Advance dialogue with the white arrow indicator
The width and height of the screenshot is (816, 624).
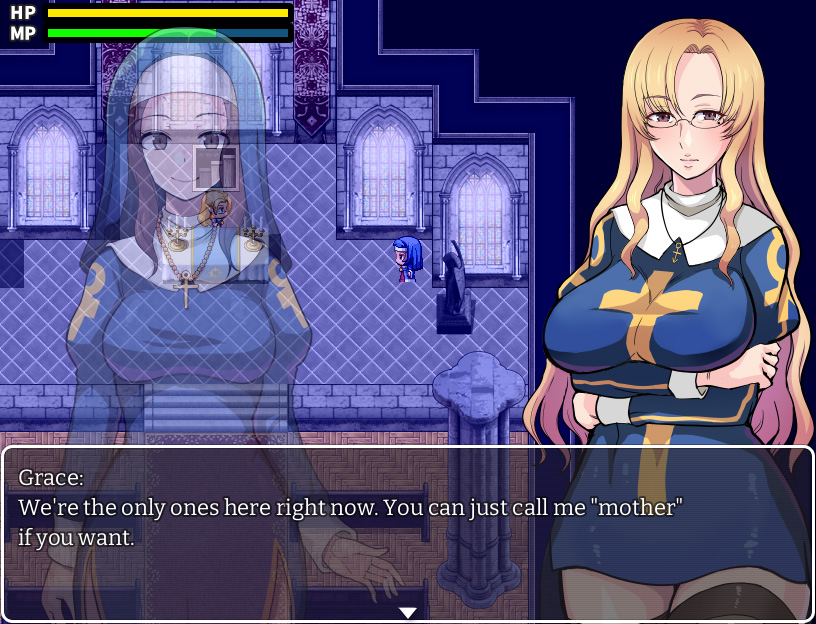coord(407,612)
